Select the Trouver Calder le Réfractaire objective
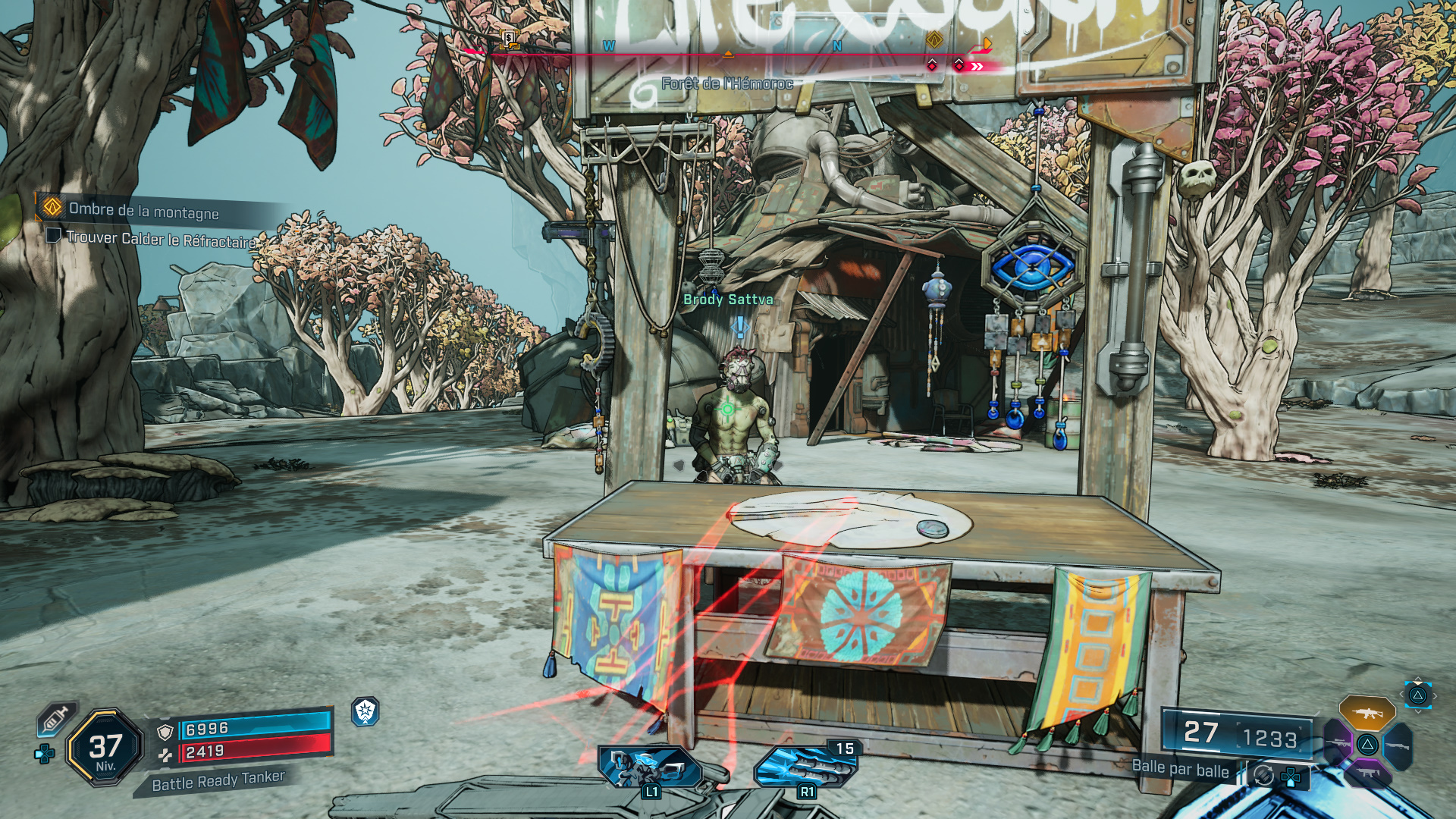This screenshot has height=819, width=1456. coord(161,239)
